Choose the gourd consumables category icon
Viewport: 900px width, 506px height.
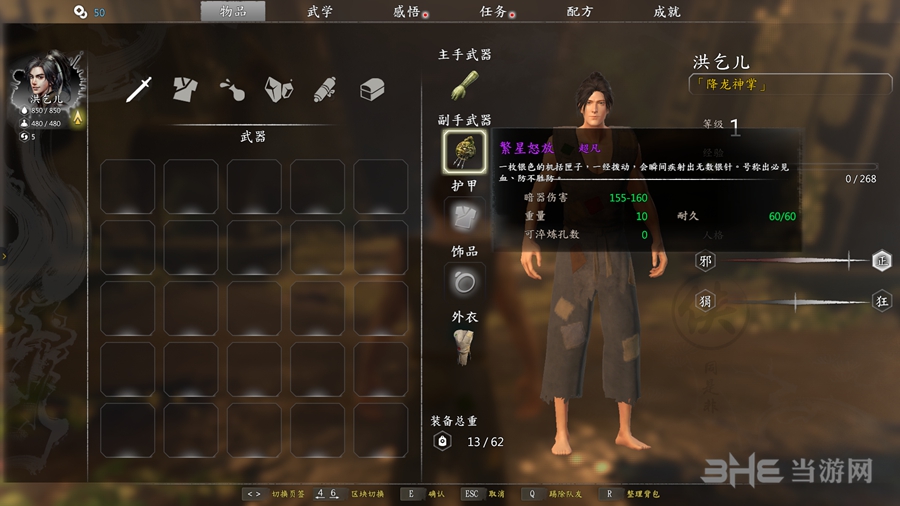[x=230, y=89]
